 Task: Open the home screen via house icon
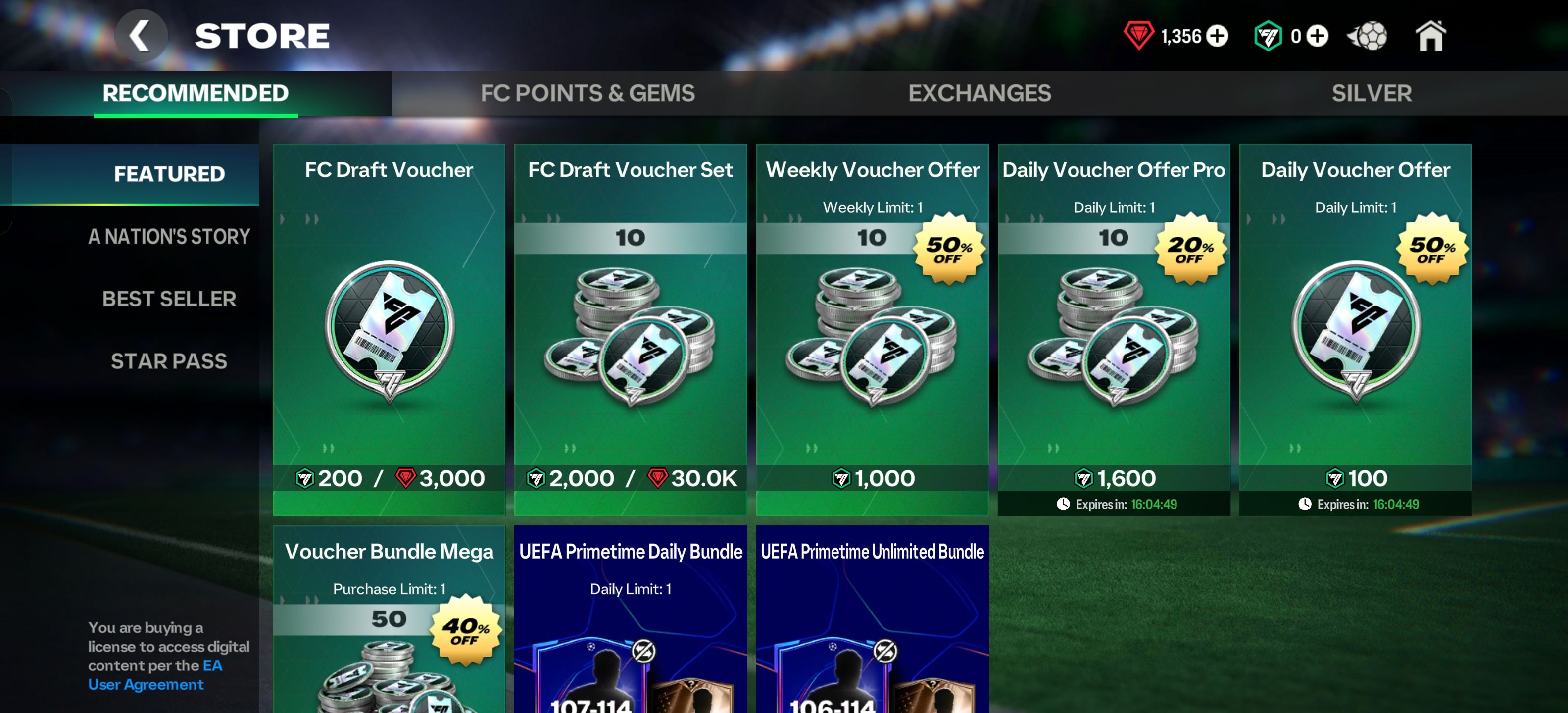(x=1430, y=36)
